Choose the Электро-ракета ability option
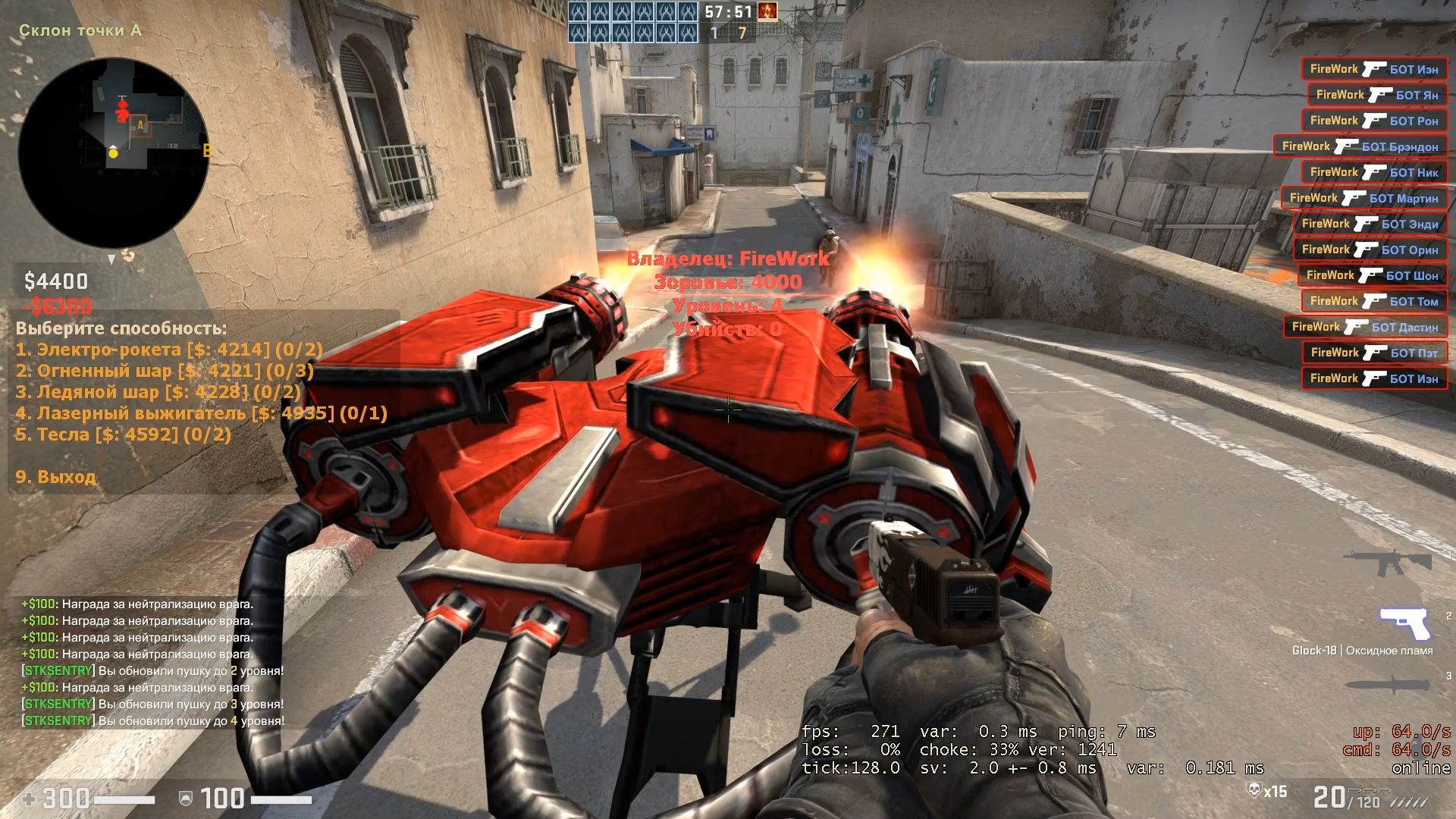 168,350
